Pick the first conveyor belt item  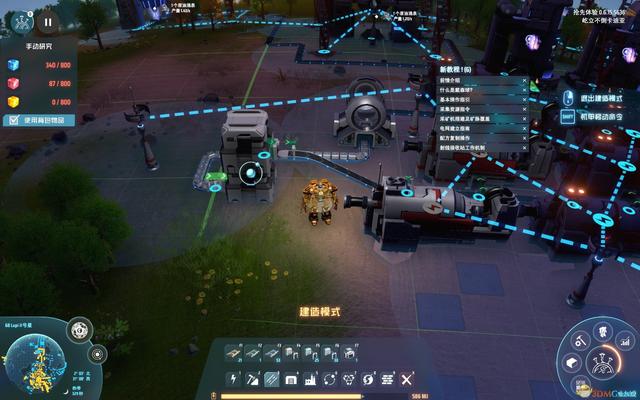click(x=232, y=352)
